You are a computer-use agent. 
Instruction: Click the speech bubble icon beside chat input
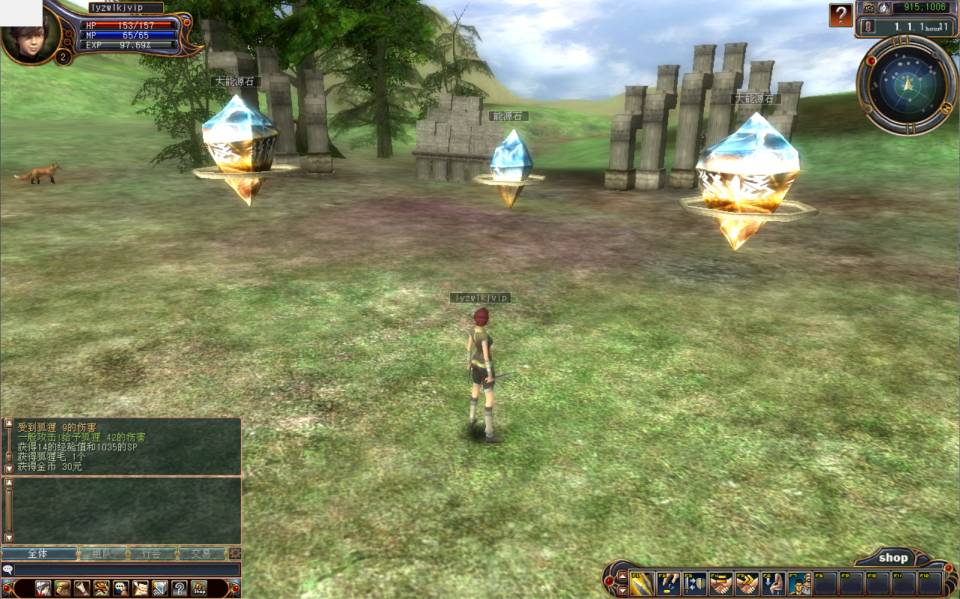click(8, 569)
